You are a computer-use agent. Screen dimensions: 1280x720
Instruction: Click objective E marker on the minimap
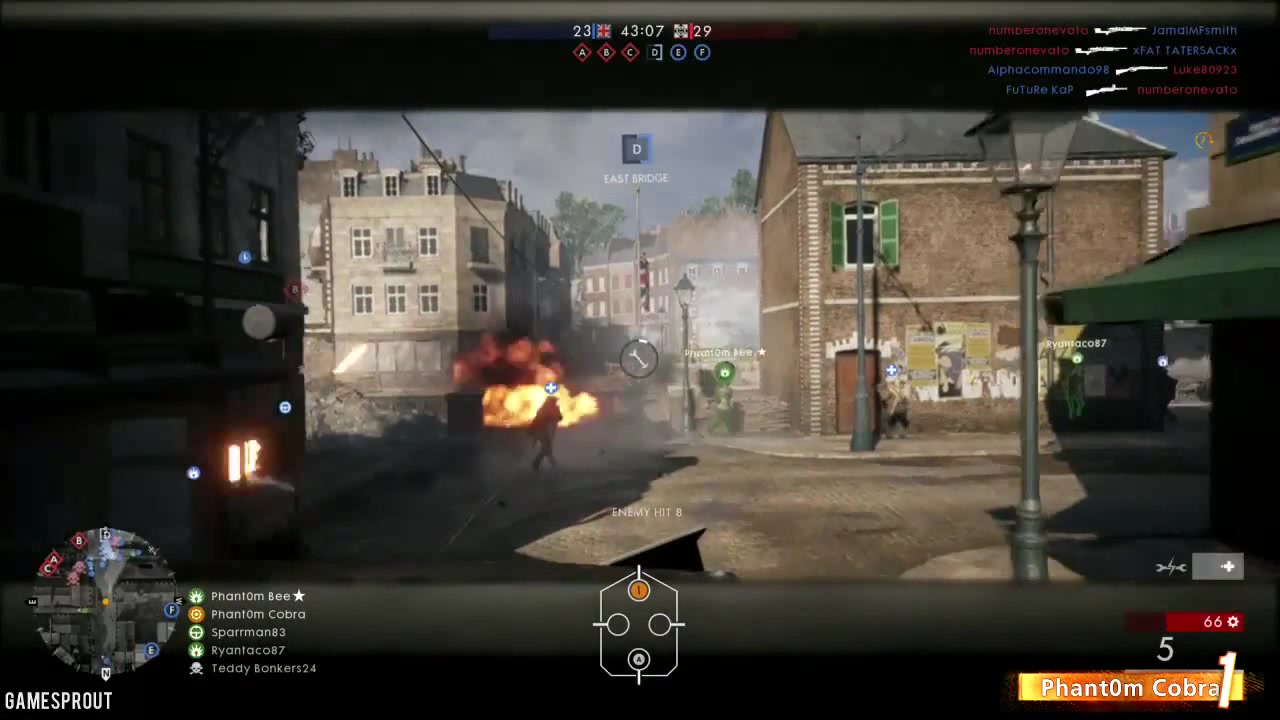[x=152, y=650]
